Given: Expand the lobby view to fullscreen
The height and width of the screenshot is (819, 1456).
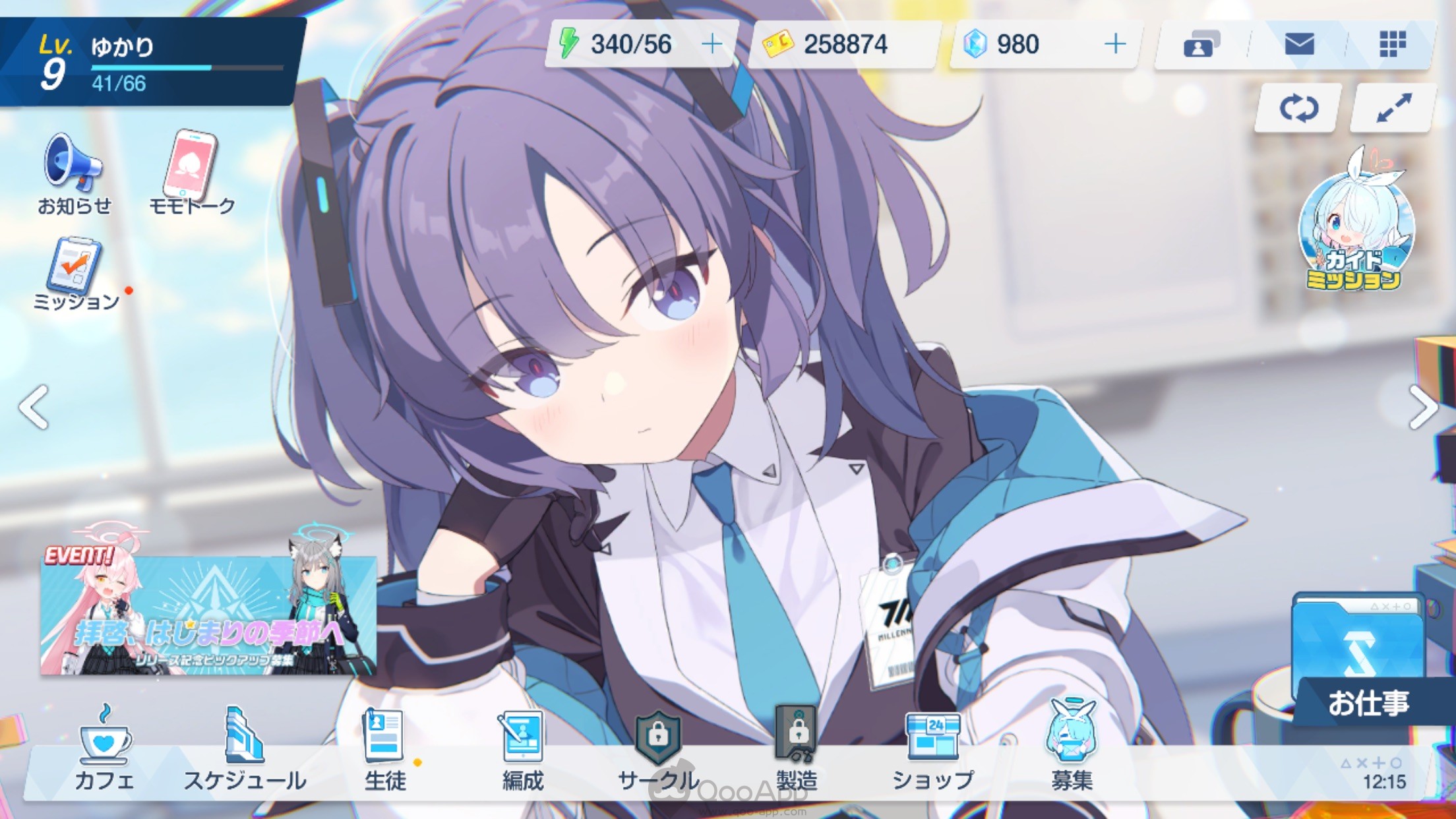Looking at the screenshot, I should 1393,108.
